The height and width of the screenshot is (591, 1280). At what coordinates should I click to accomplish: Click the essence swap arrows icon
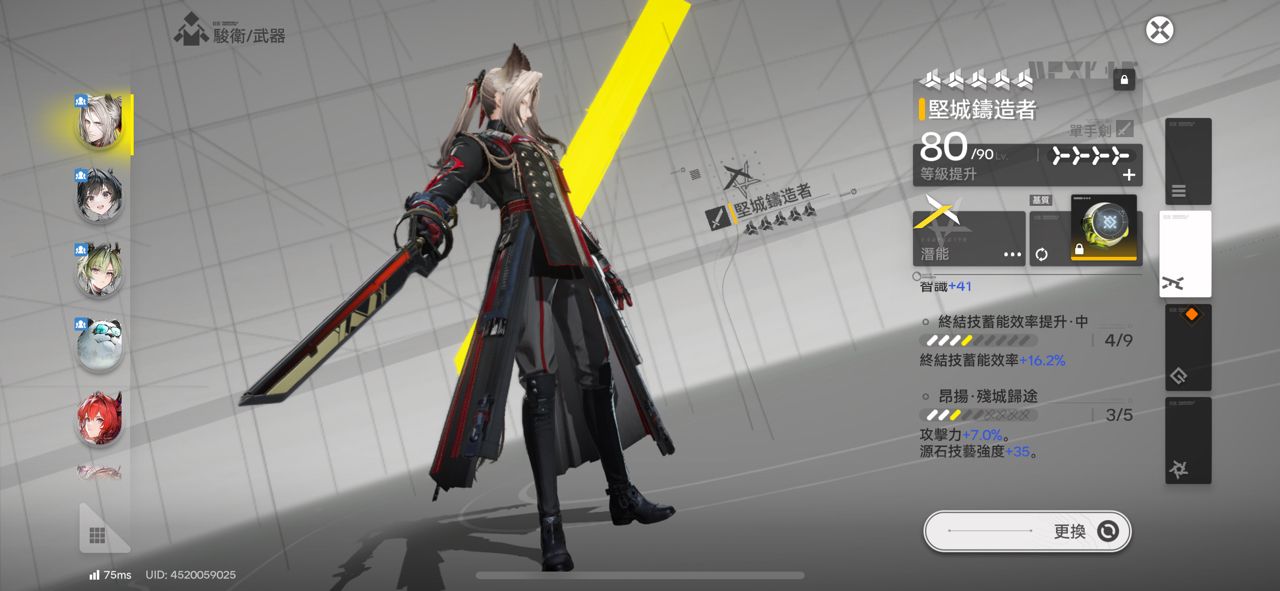click(x=1041, y=254)
